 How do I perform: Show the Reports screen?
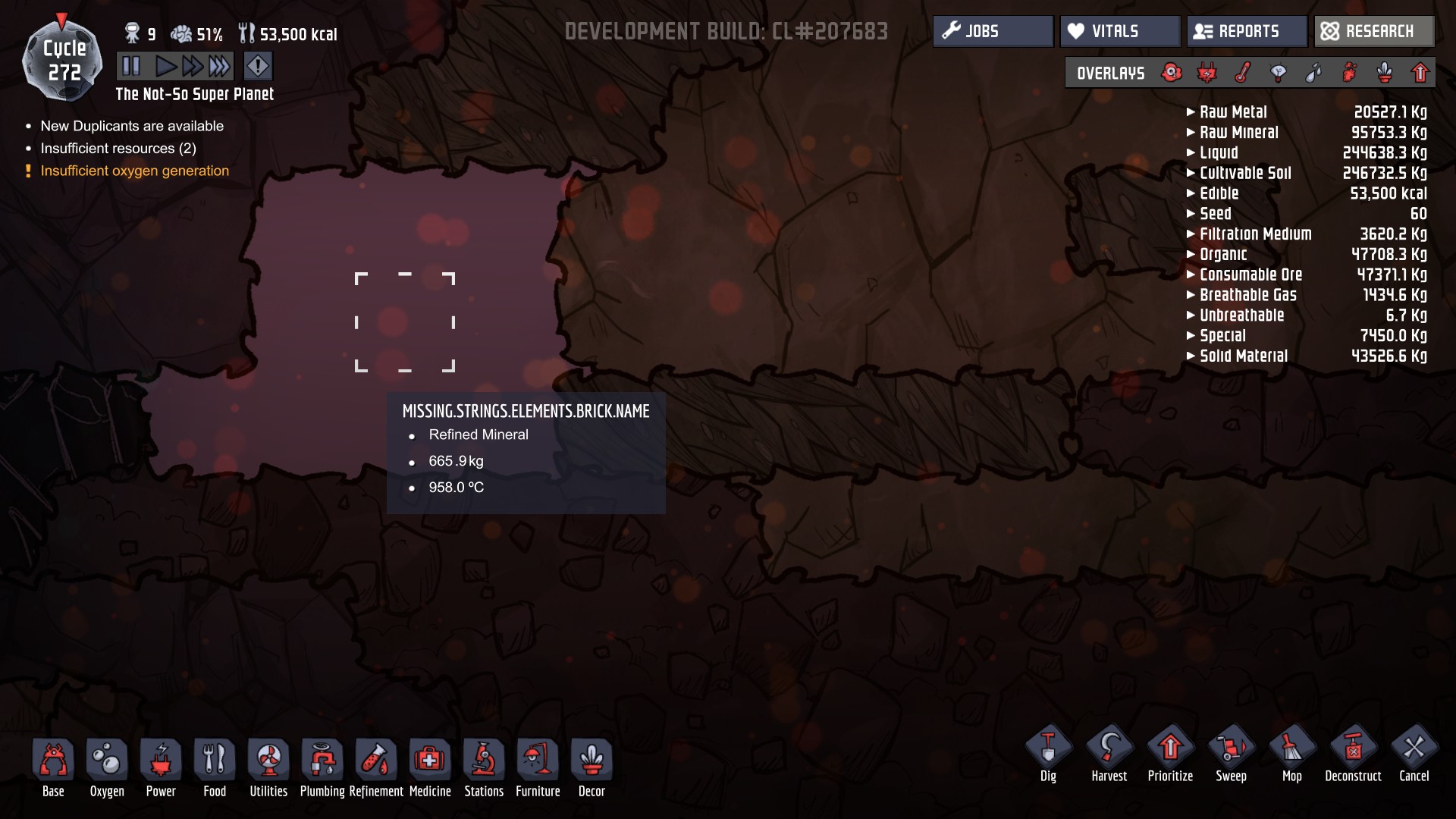1247,31
